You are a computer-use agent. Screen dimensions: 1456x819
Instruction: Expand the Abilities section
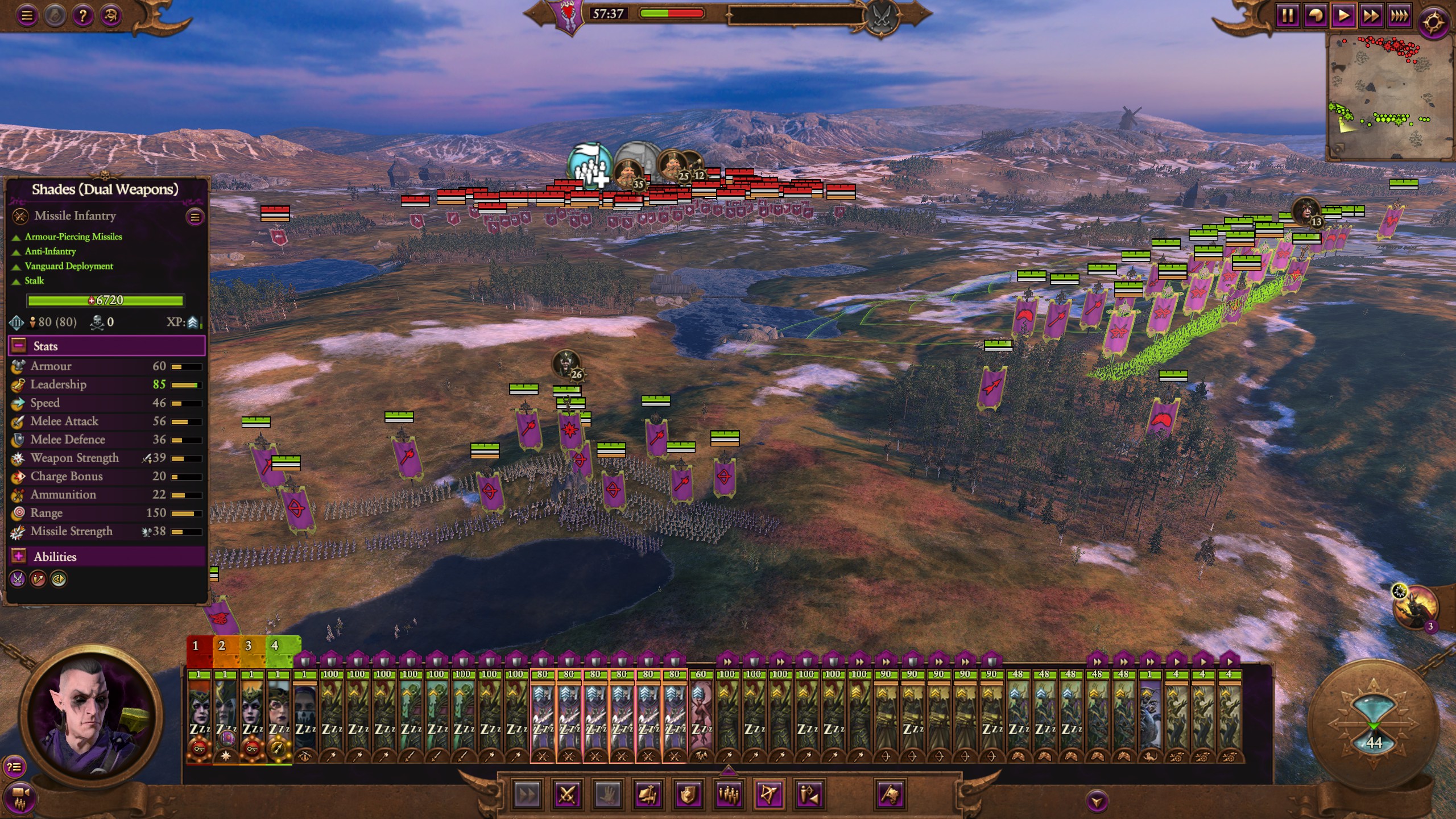(19, 557)
